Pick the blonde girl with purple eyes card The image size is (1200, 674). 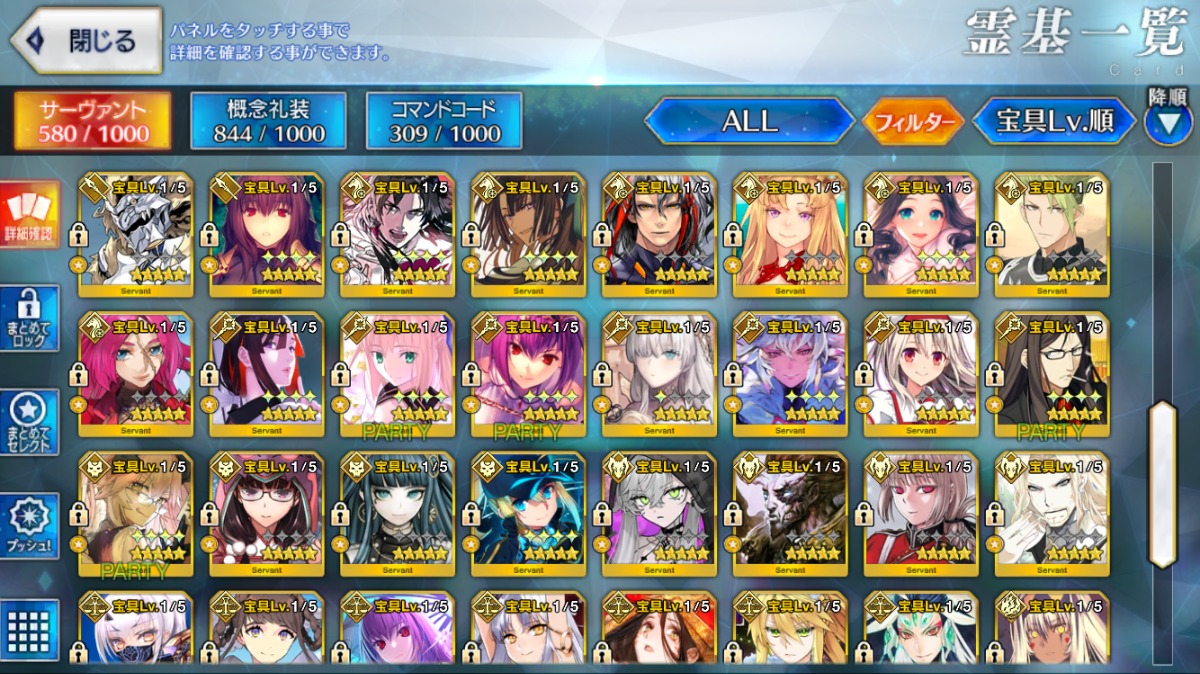pyautogui.click(x=790, y=235)
